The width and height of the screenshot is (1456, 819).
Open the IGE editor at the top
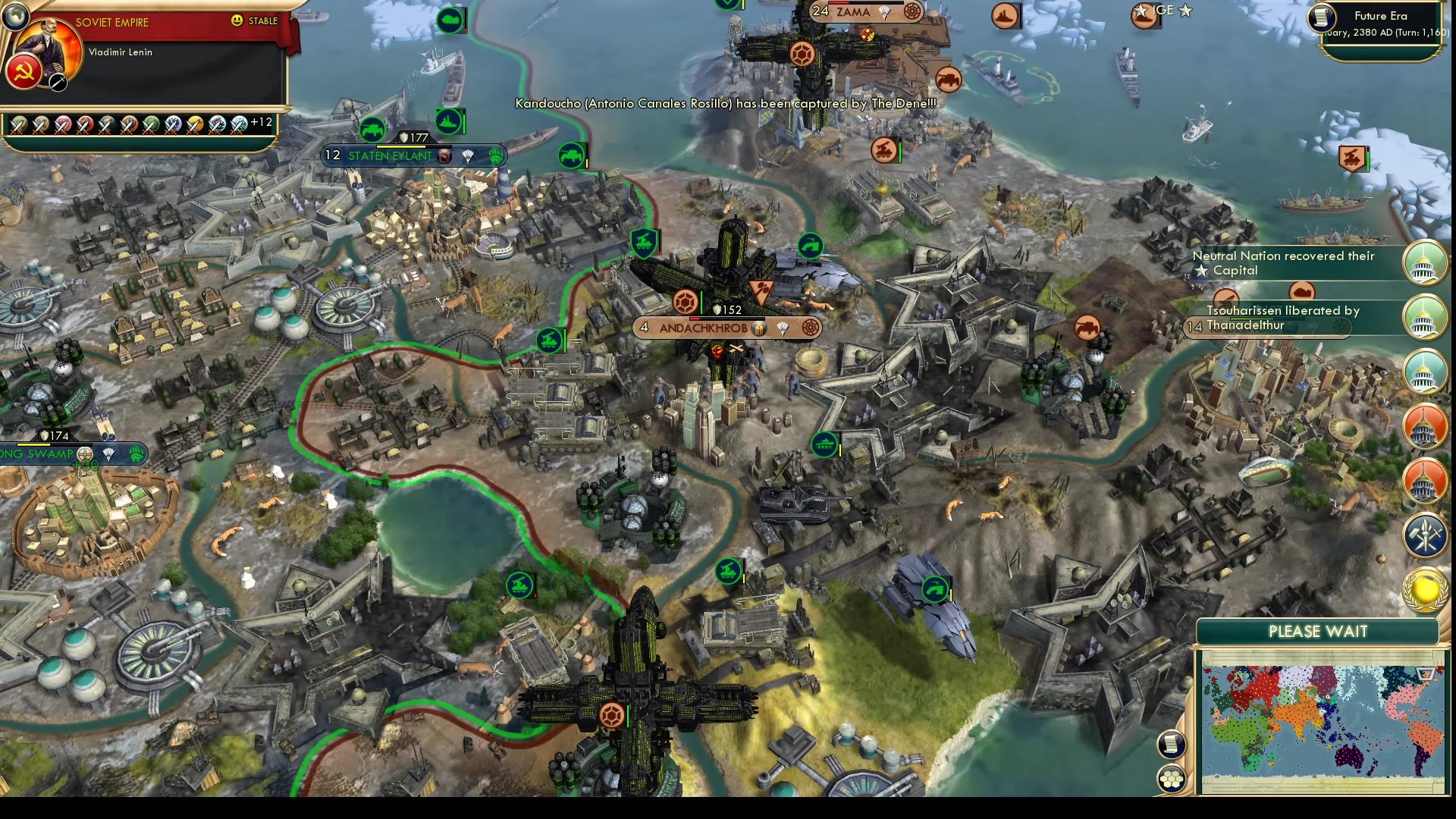coord(1165,11)
